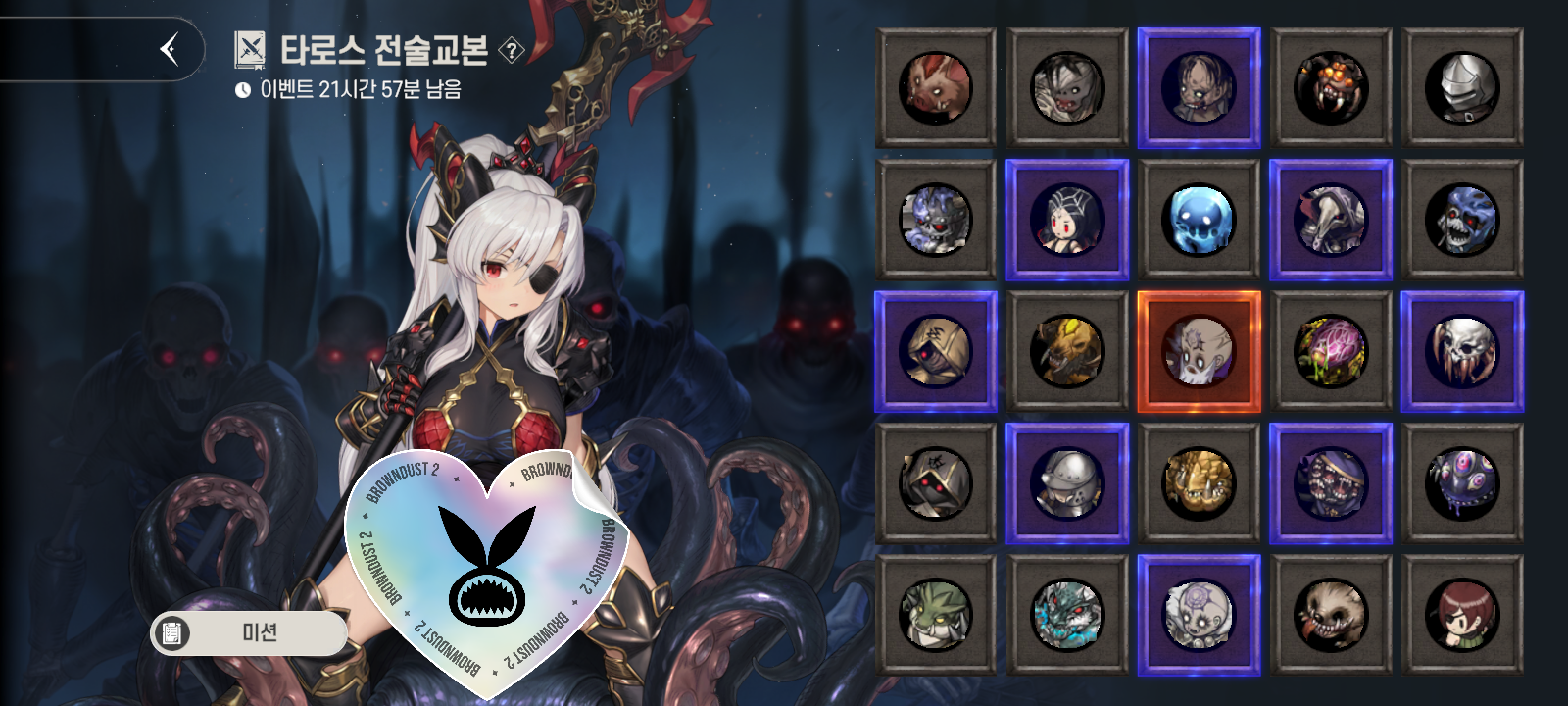This screenshot has width=1568, height=706.
Task: Open the blue-framed zombie portrait in the top row
Action: [1200, 90]
